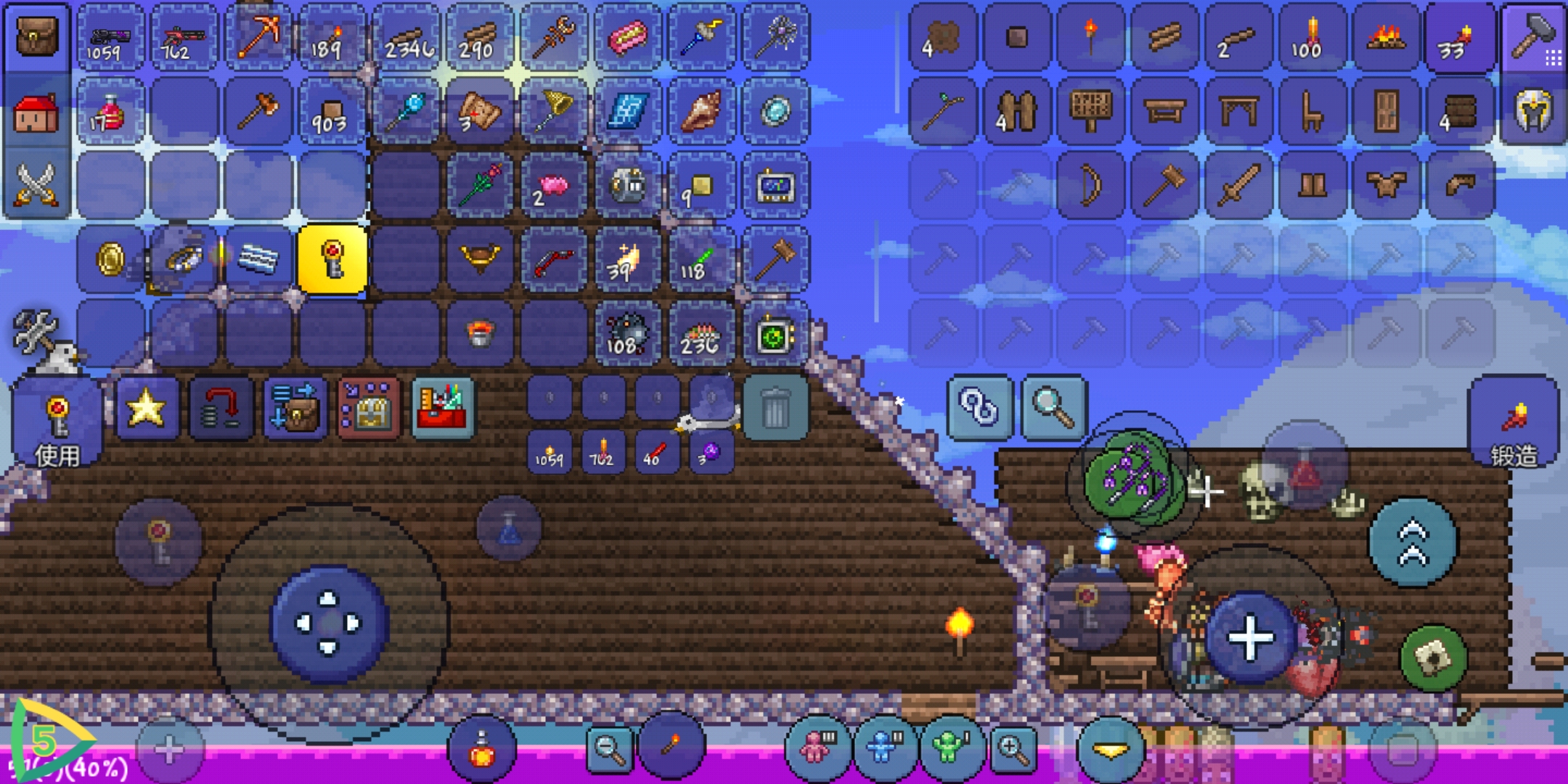This screenshot has width=1568, height=784.
Task: Select the campfire crafting recipe
Action: (x=1386, y=38)
